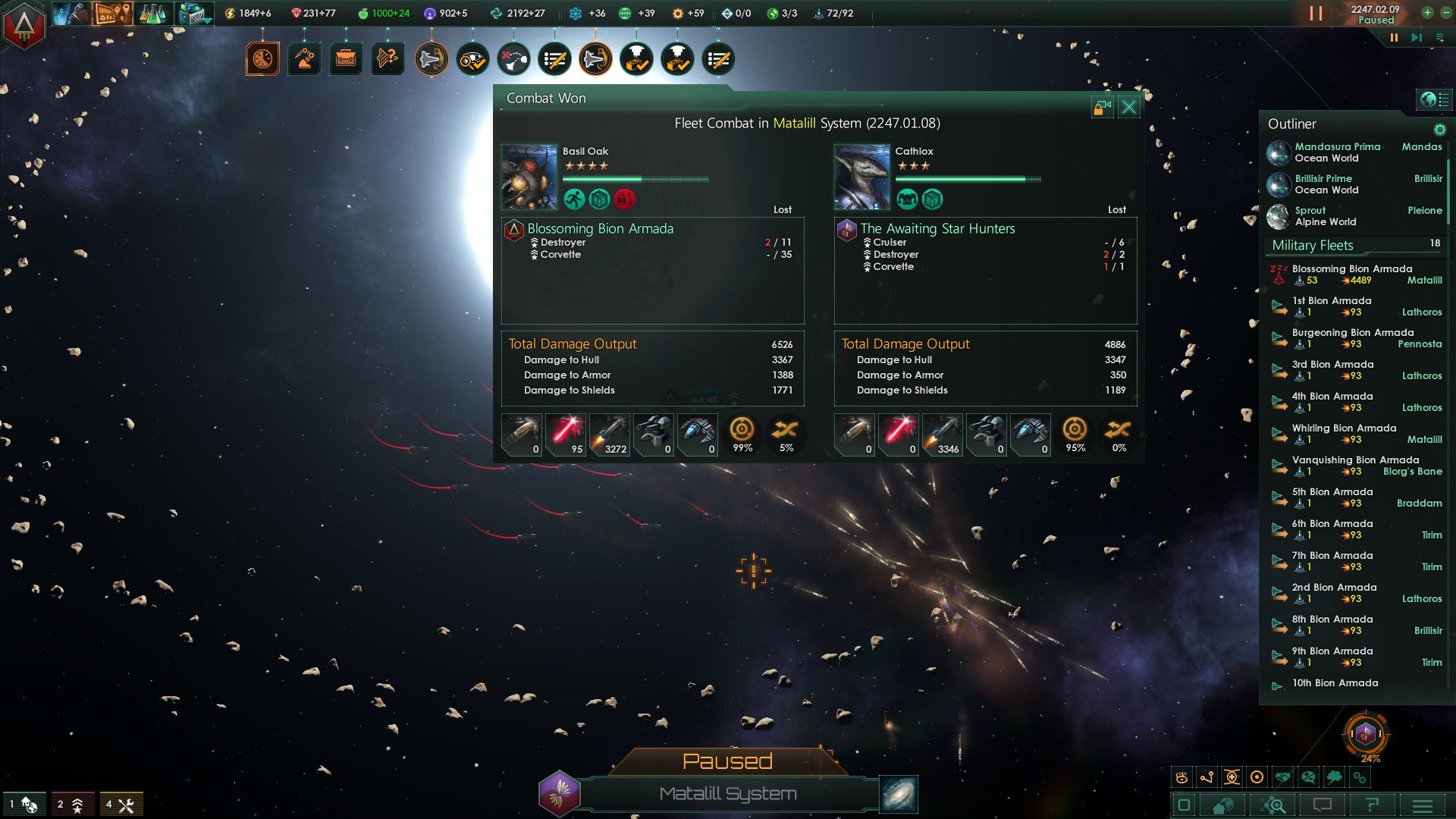Increase game speed with the plus button
The height and width of the screenshot is (819, 1456).
point(1427,12)
